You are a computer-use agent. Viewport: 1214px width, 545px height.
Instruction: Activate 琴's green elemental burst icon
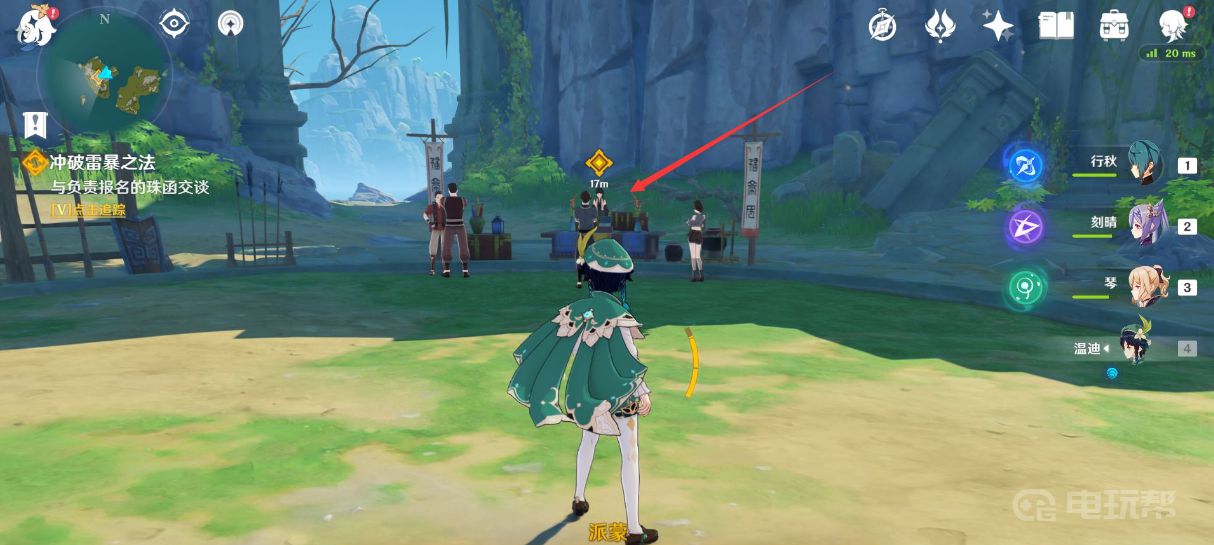click(1025, 288)
